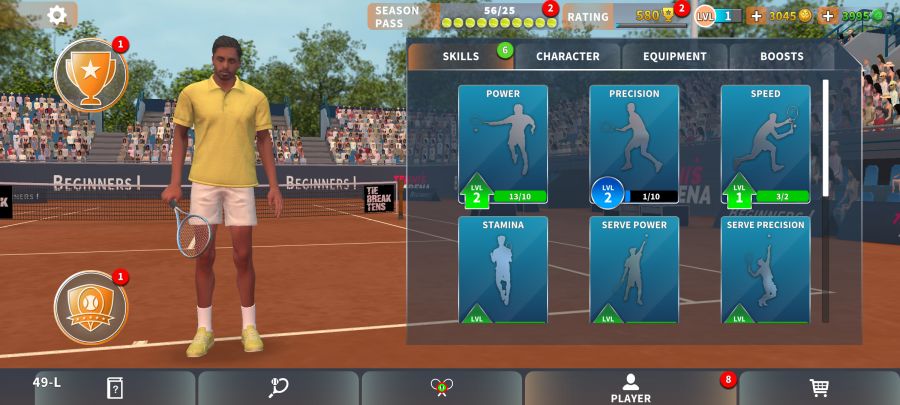Choose the Stamina skill card

[x=503, y=270]
